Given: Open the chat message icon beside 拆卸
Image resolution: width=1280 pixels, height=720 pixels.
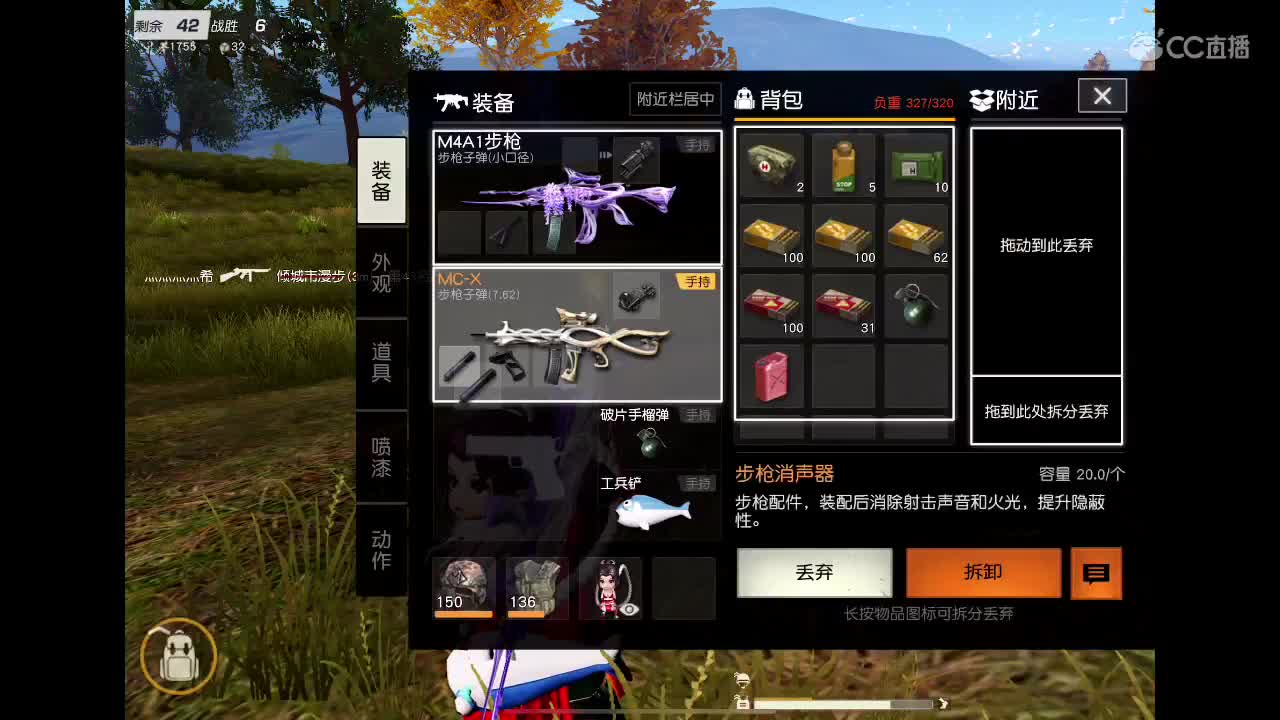Looking at the screenshot, I should pyautogui.click(x=1098, y=574).
